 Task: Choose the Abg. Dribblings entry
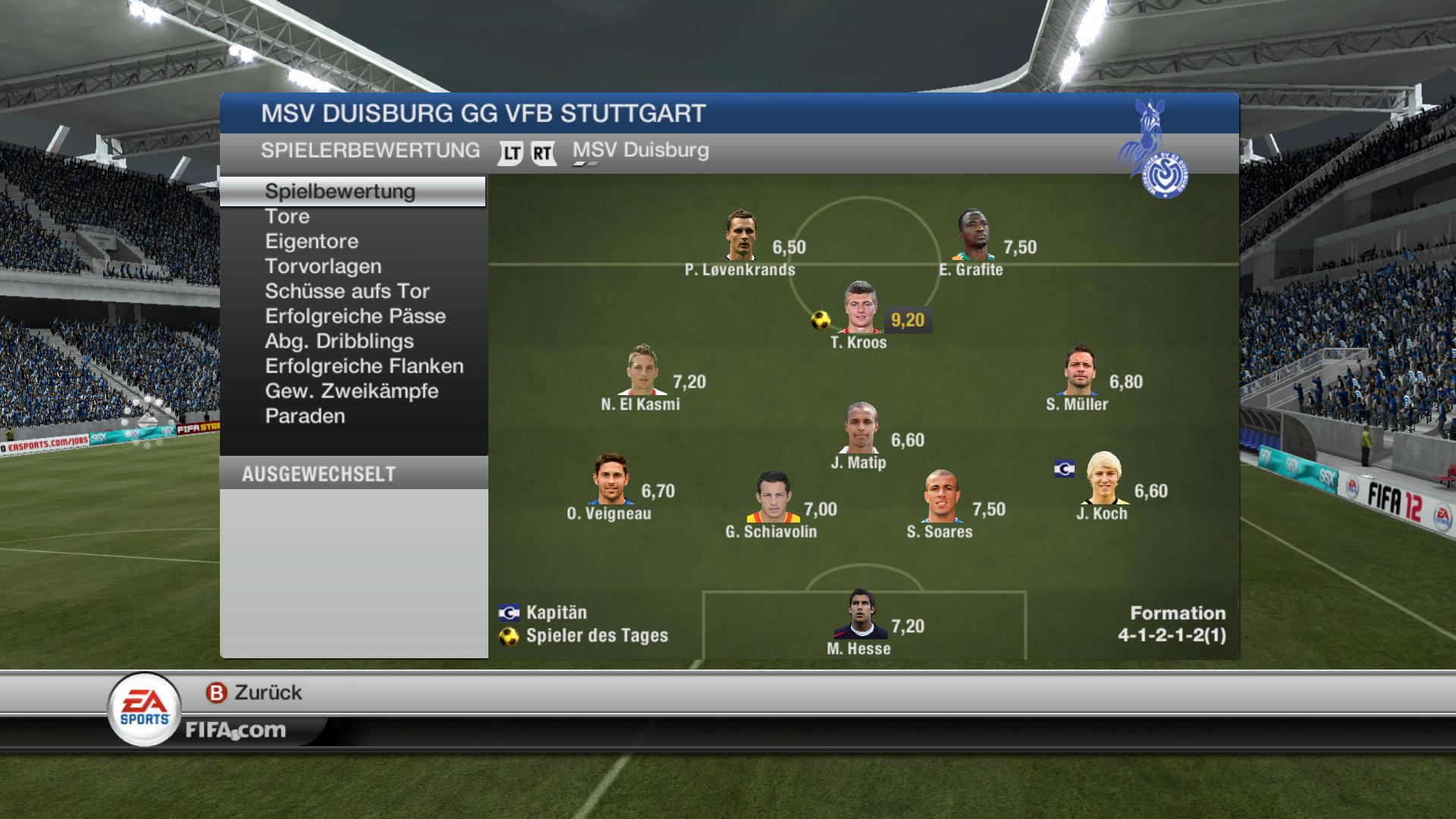pos(339,342)
